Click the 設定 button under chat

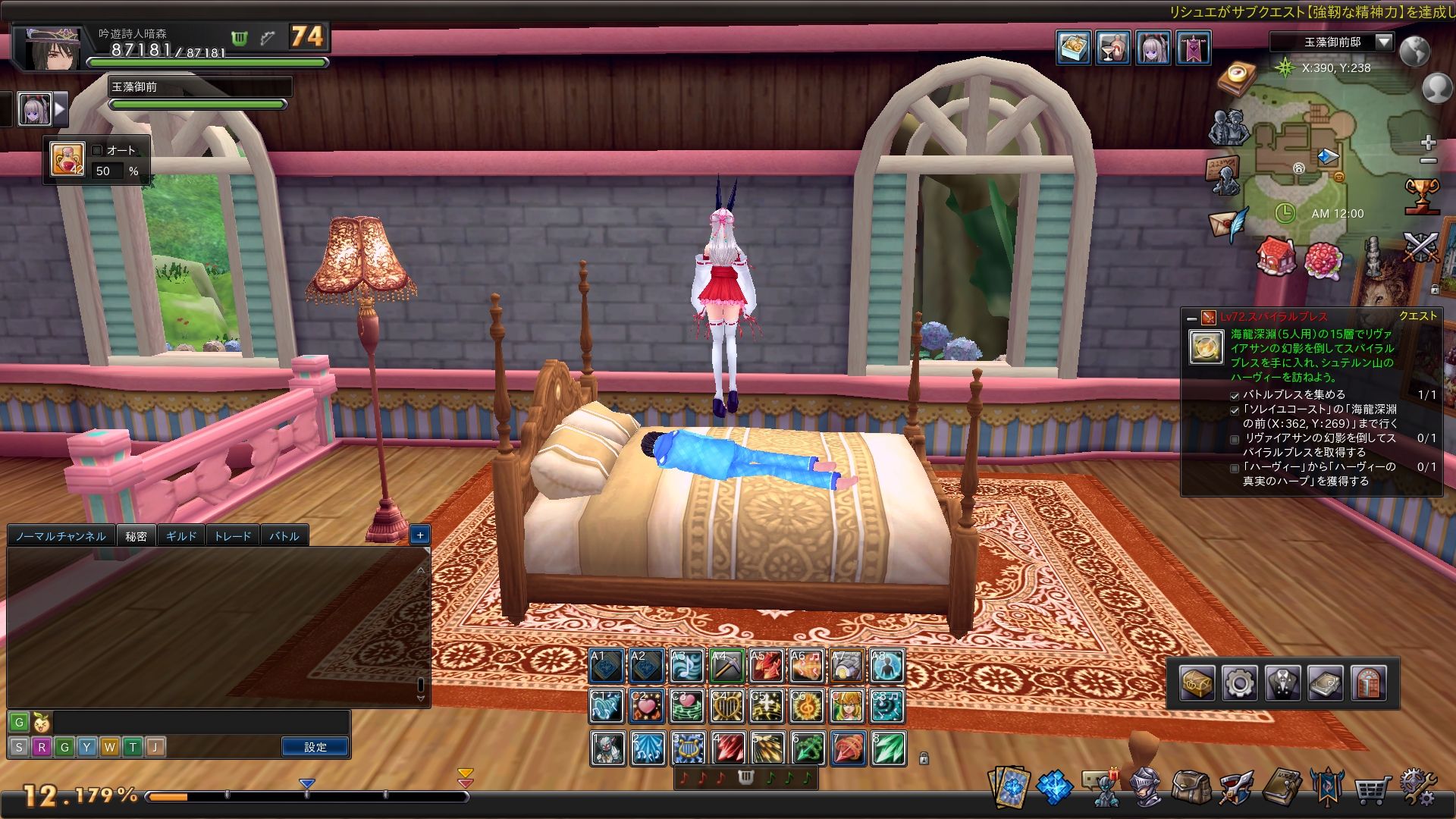pyautogui.click(x=315, y=747)
